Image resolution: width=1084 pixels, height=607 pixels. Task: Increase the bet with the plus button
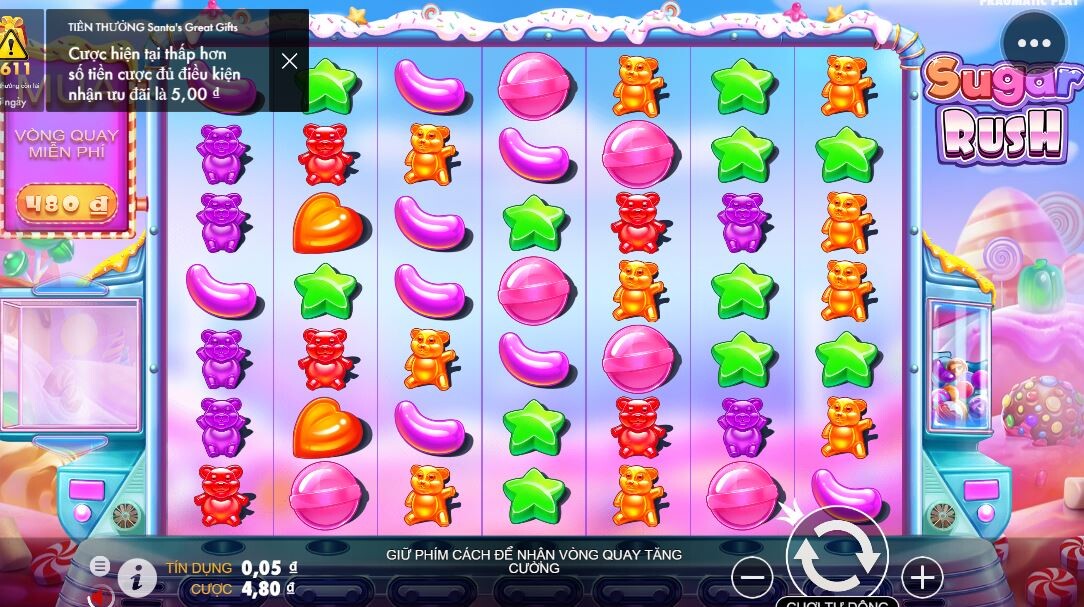point(922,577)
